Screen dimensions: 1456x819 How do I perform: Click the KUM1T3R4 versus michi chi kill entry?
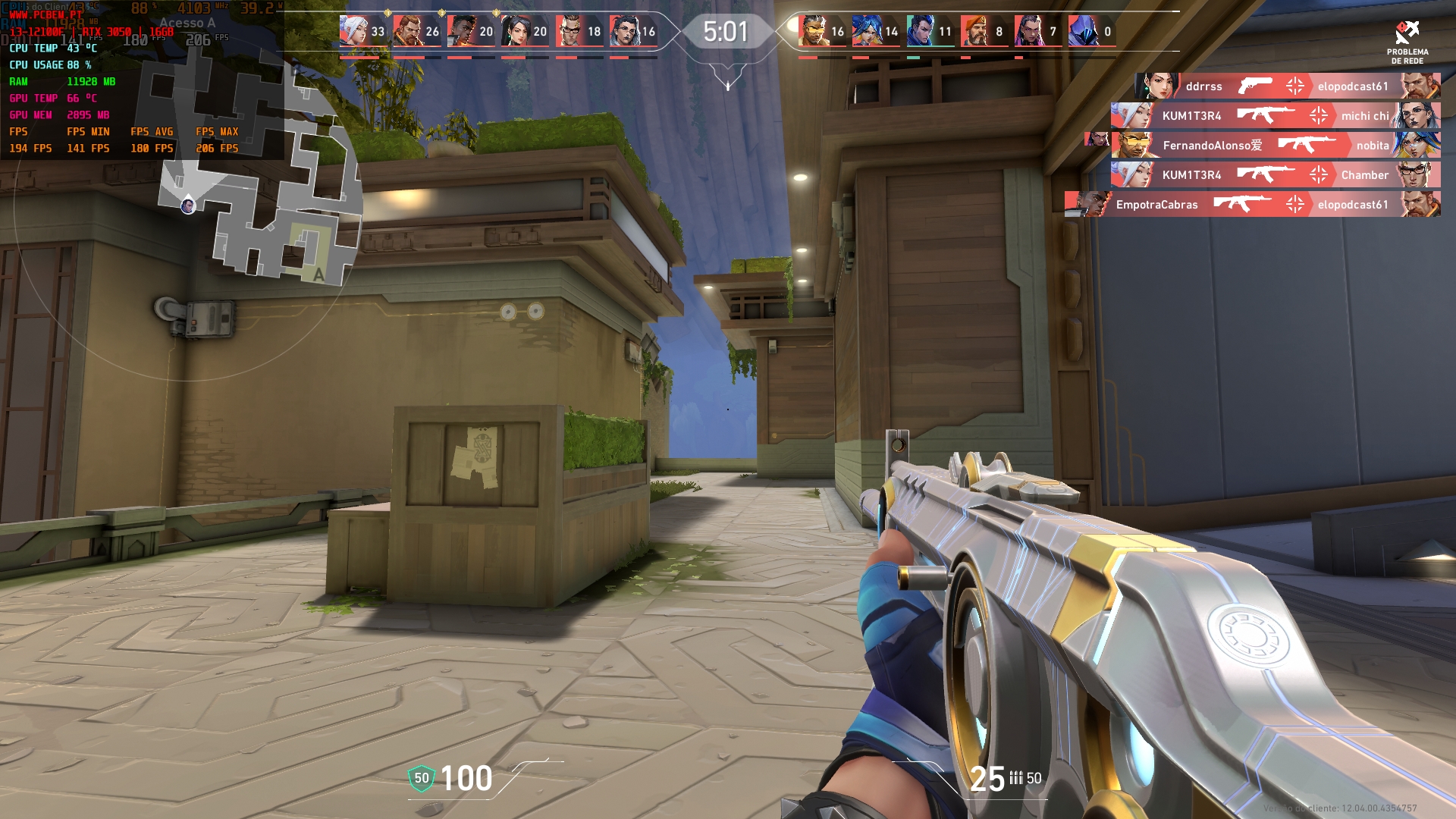(x=1276, y=116)
